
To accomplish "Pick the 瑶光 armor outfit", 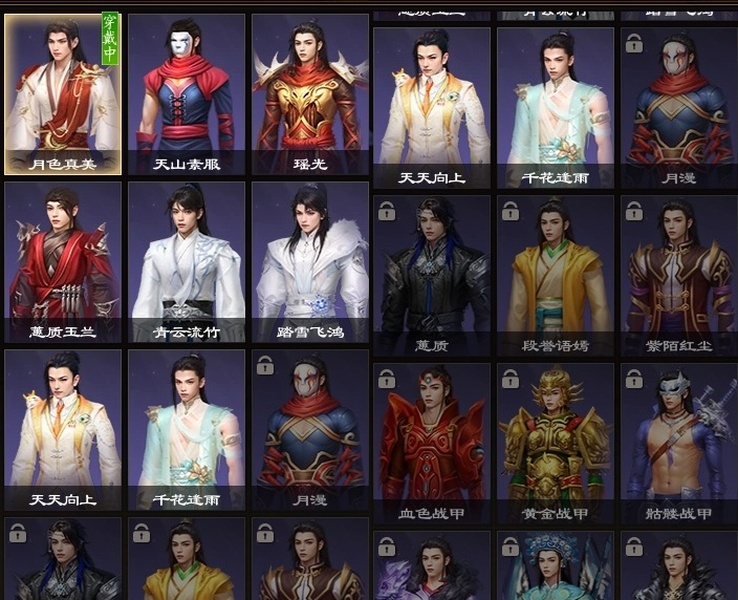I will [309, 93].
